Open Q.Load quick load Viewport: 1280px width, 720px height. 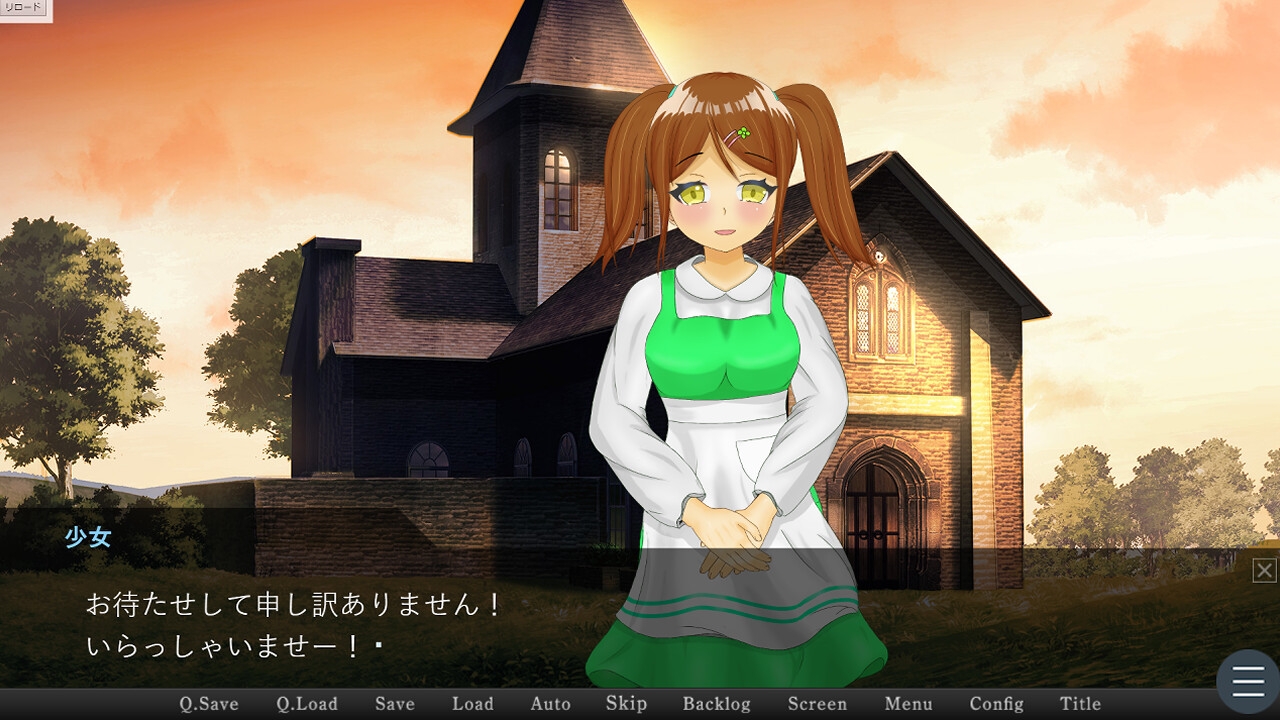click(x=307, y=704)
